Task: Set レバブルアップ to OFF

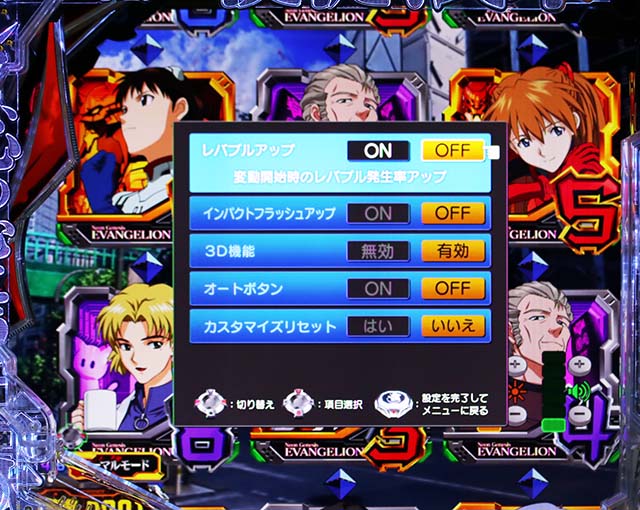Action: pos(453,151)
